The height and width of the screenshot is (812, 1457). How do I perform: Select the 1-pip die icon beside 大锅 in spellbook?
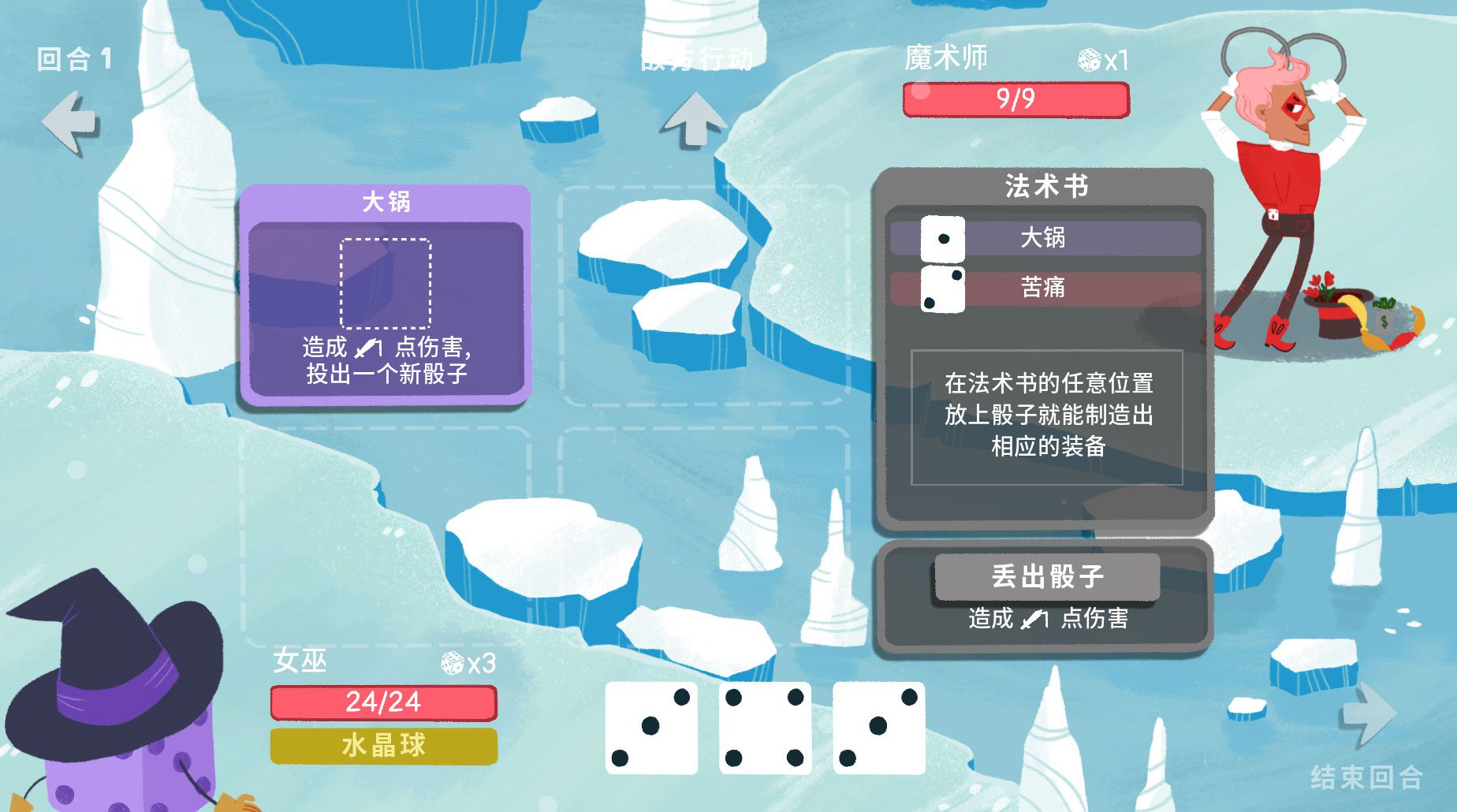pyautogui.click(x=943, y=239)
